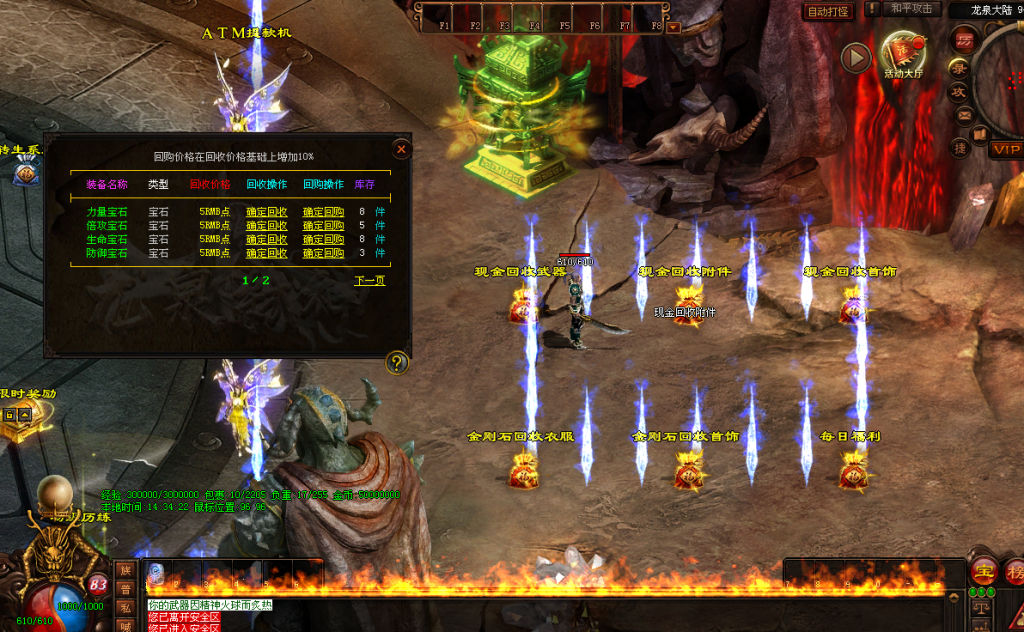Click the 攻 round button
The height and width of the screenshot is (632, 1024).
(x=957, y=92)
